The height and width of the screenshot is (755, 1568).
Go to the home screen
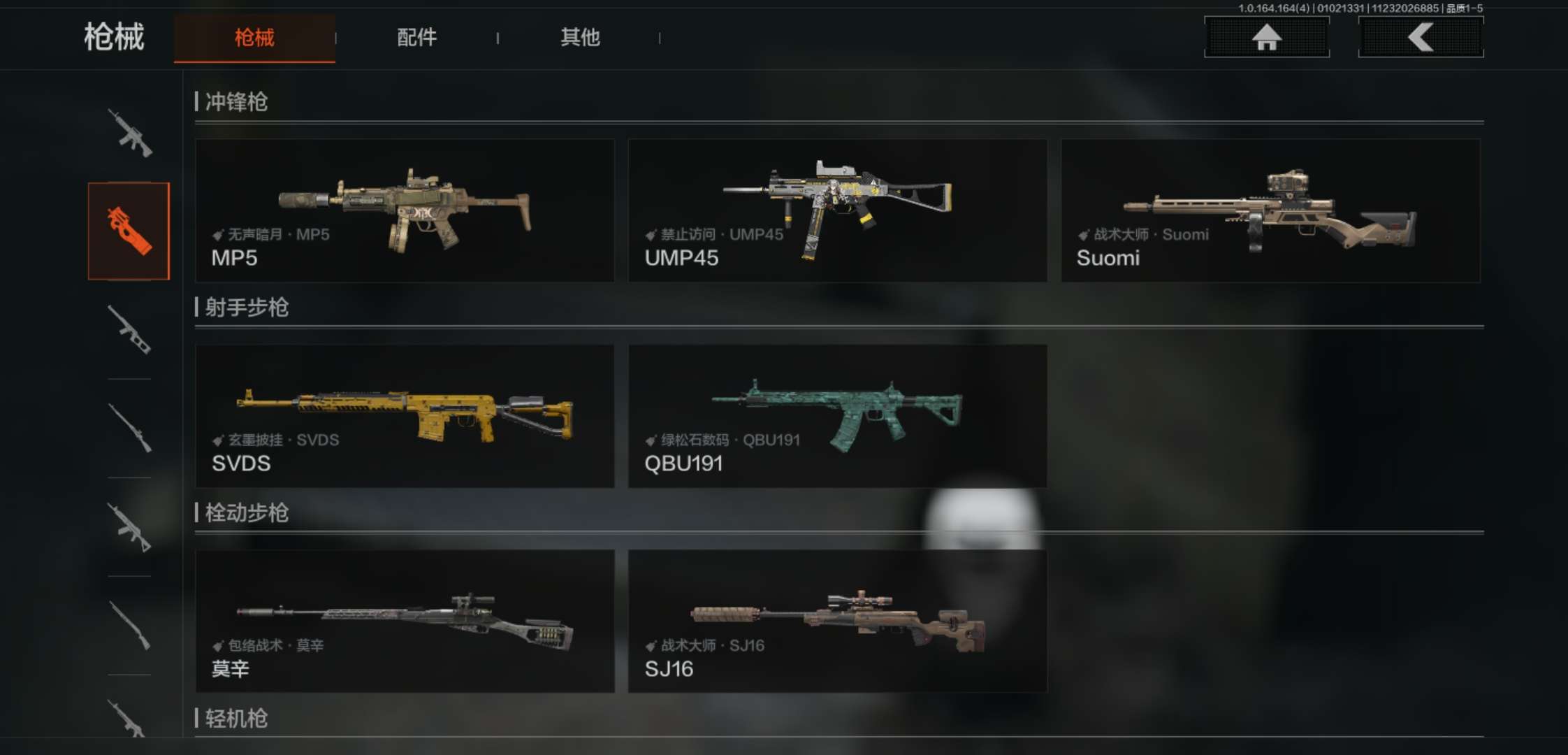point(1266,37)
